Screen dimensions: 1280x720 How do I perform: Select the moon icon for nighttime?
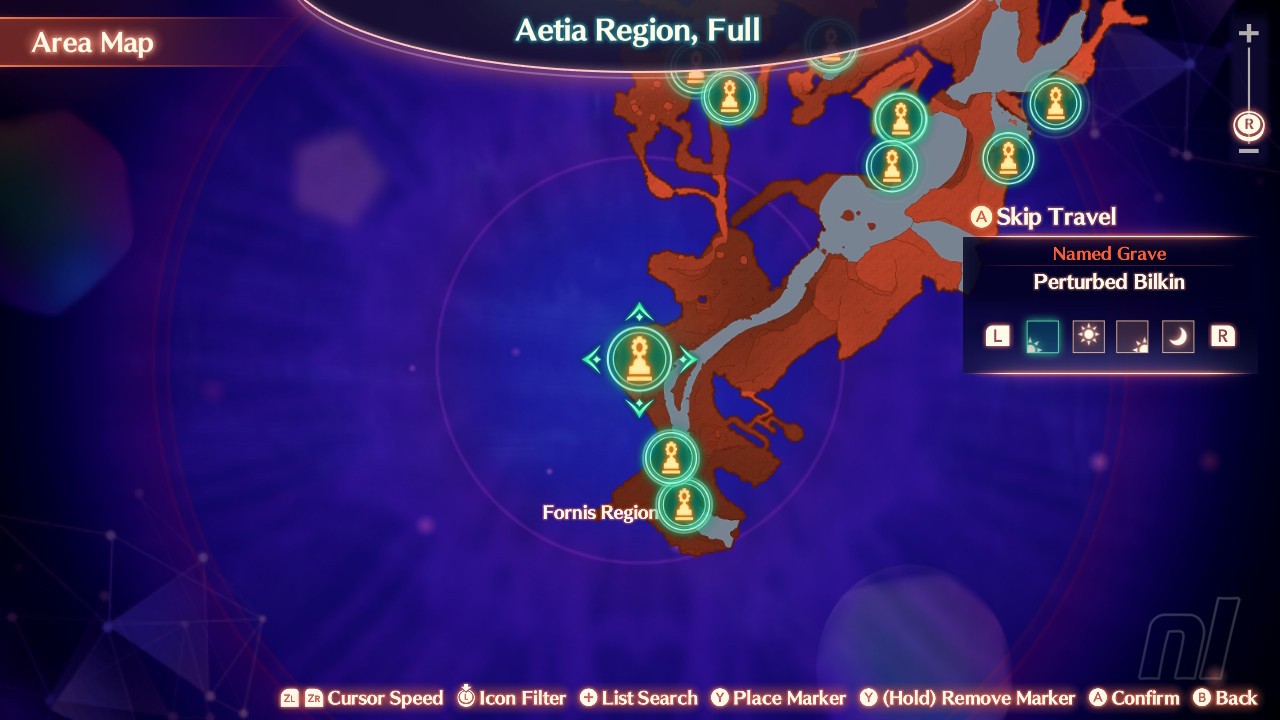[1178, 336]
